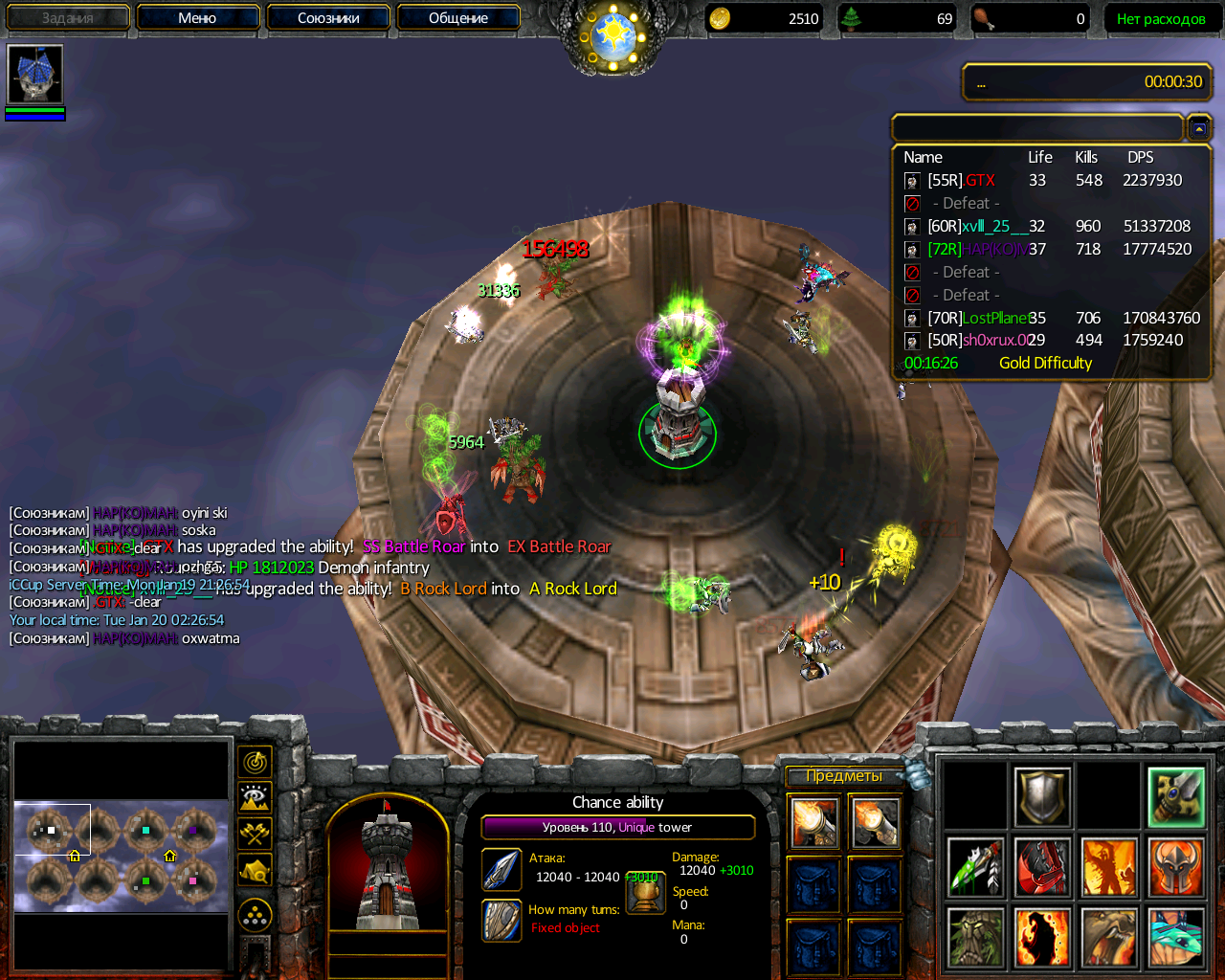This screenshot has width=1225, height=980.
Task: Activate the green-bordered sword ability
Action: tap(1176, 797)
